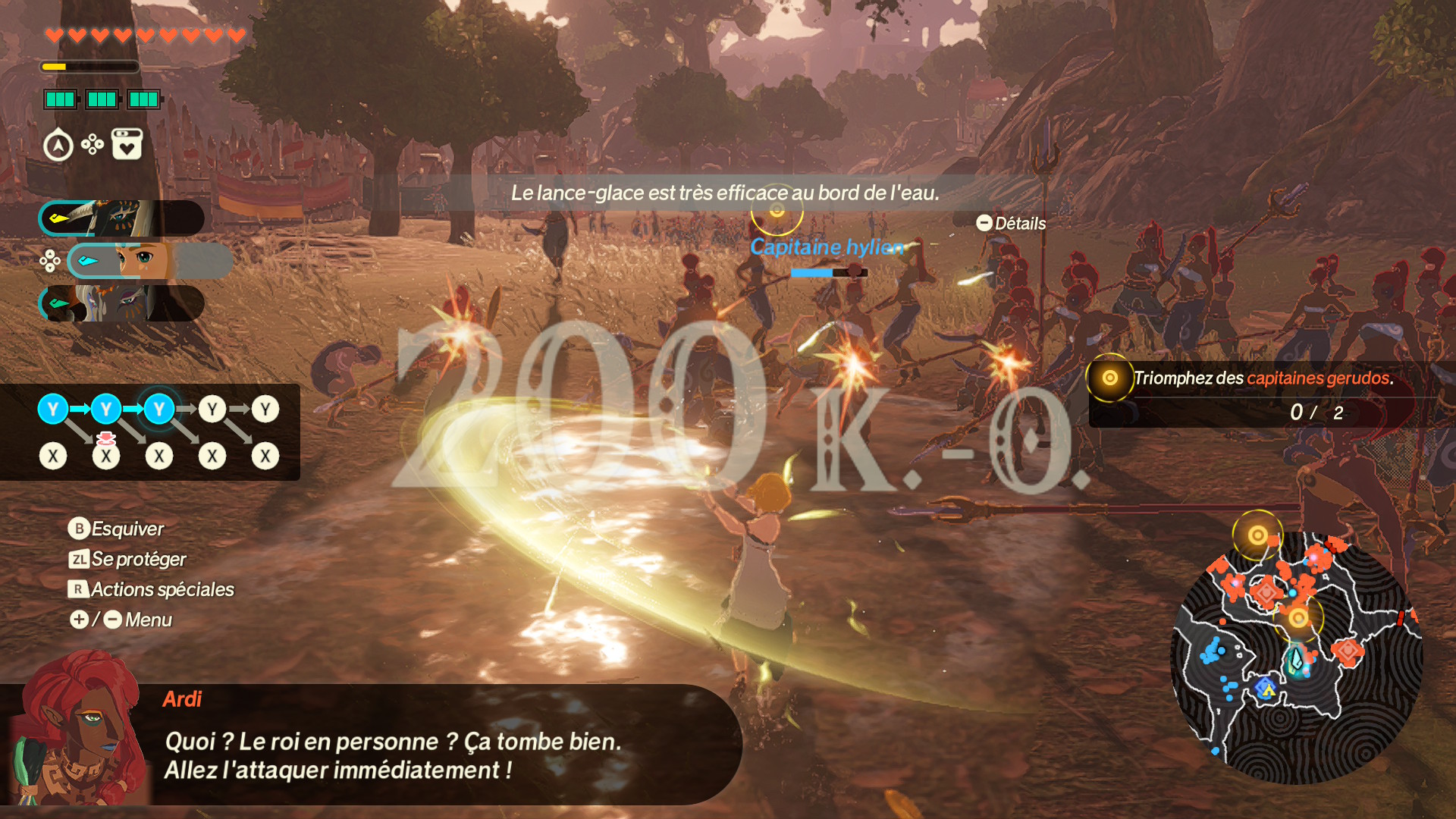
Task: Click the heart container item icon
Action: (x=127, y=144)
